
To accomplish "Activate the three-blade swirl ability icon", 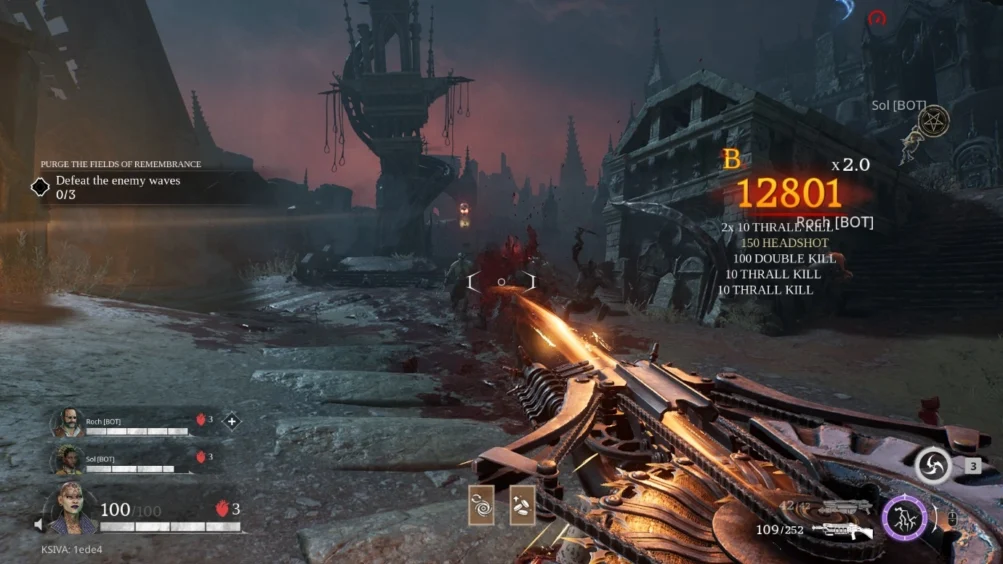I will [932, 465].
